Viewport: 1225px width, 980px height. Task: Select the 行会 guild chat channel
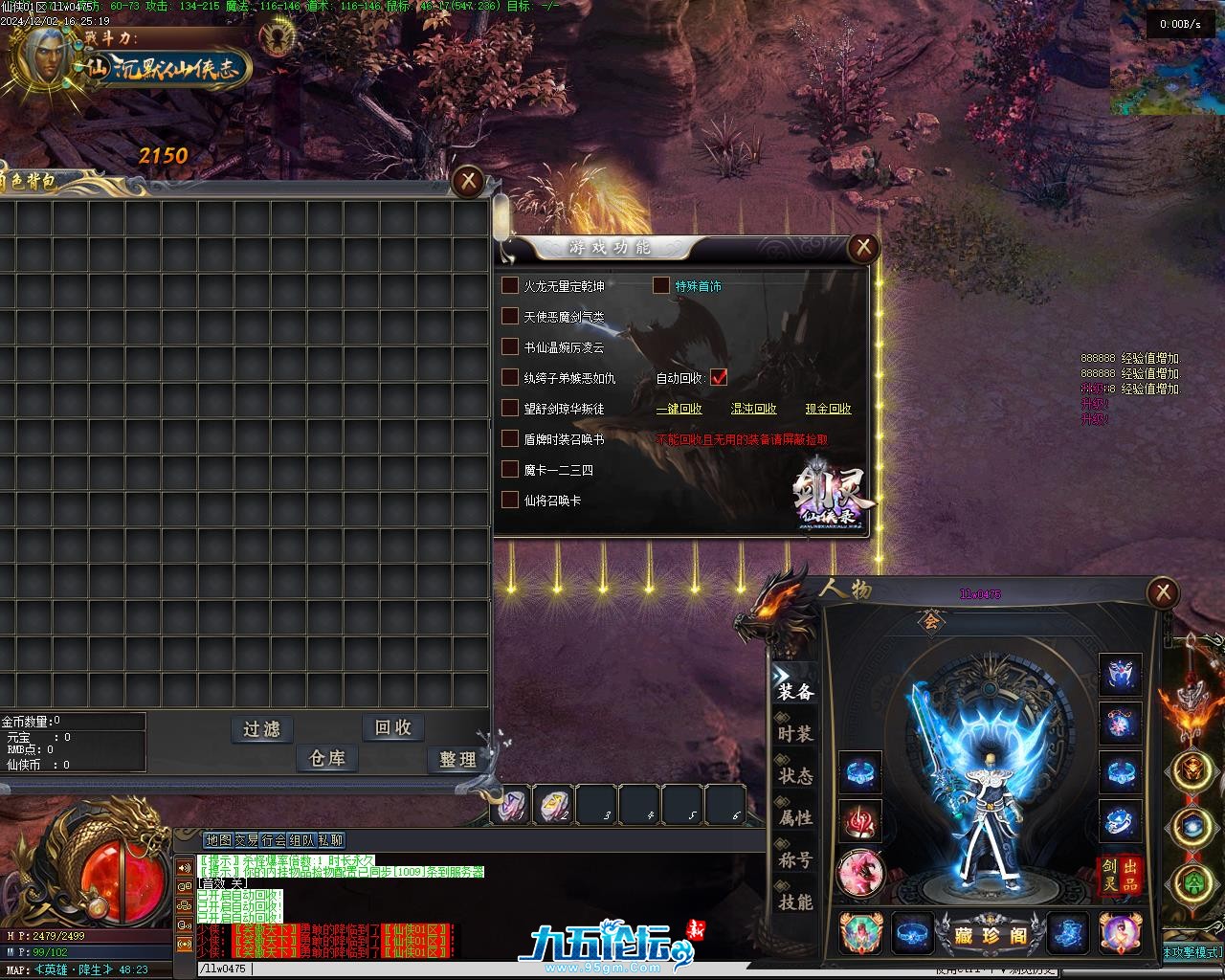[274, 840]
